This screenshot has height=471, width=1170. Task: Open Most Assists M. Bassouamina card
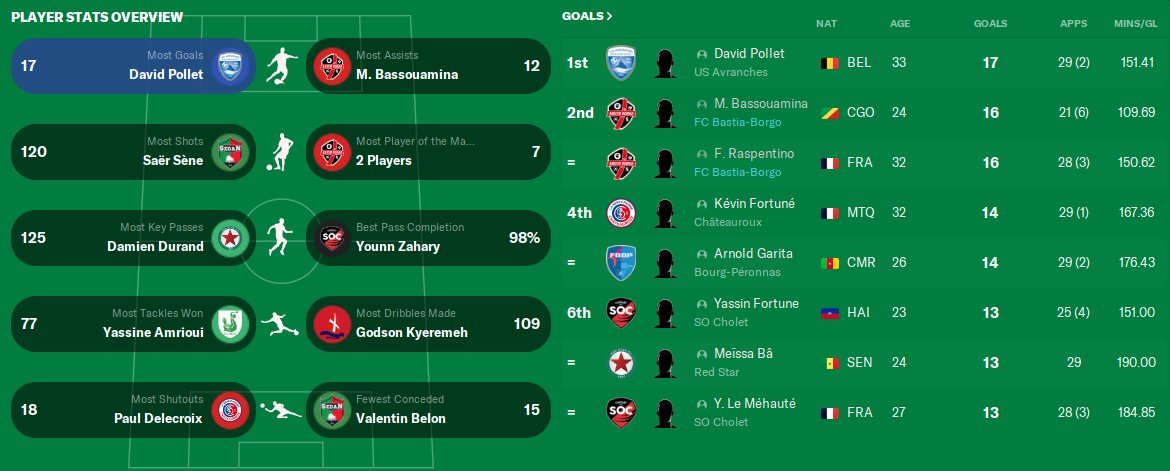tap(428, 66)
